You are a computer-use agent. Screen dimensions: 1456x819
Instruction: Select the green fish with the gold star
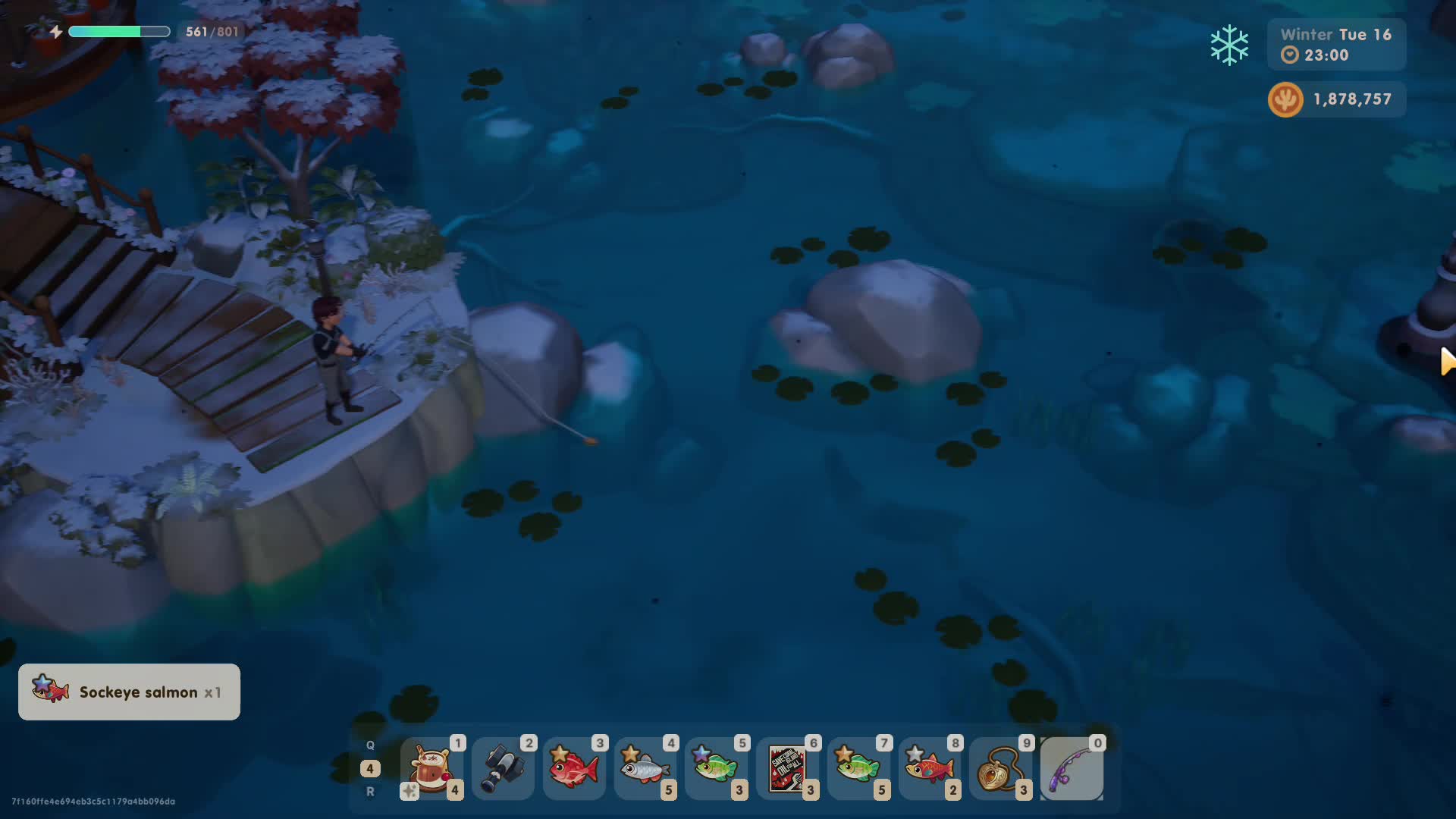[x=858, y=769]
